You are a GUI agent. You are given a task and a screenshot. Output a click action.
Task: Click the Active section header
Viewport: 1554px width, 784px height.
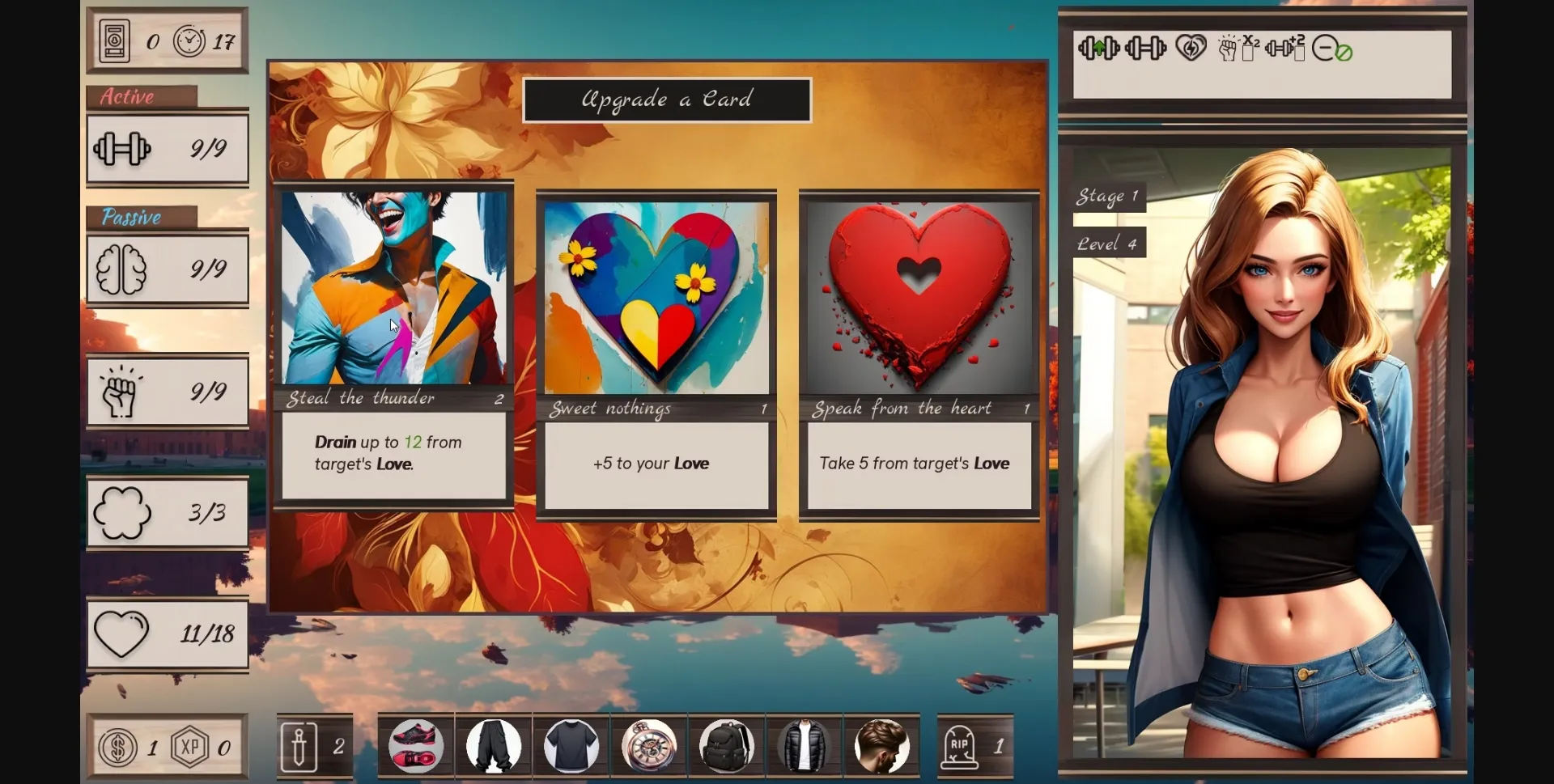point(127,96)
